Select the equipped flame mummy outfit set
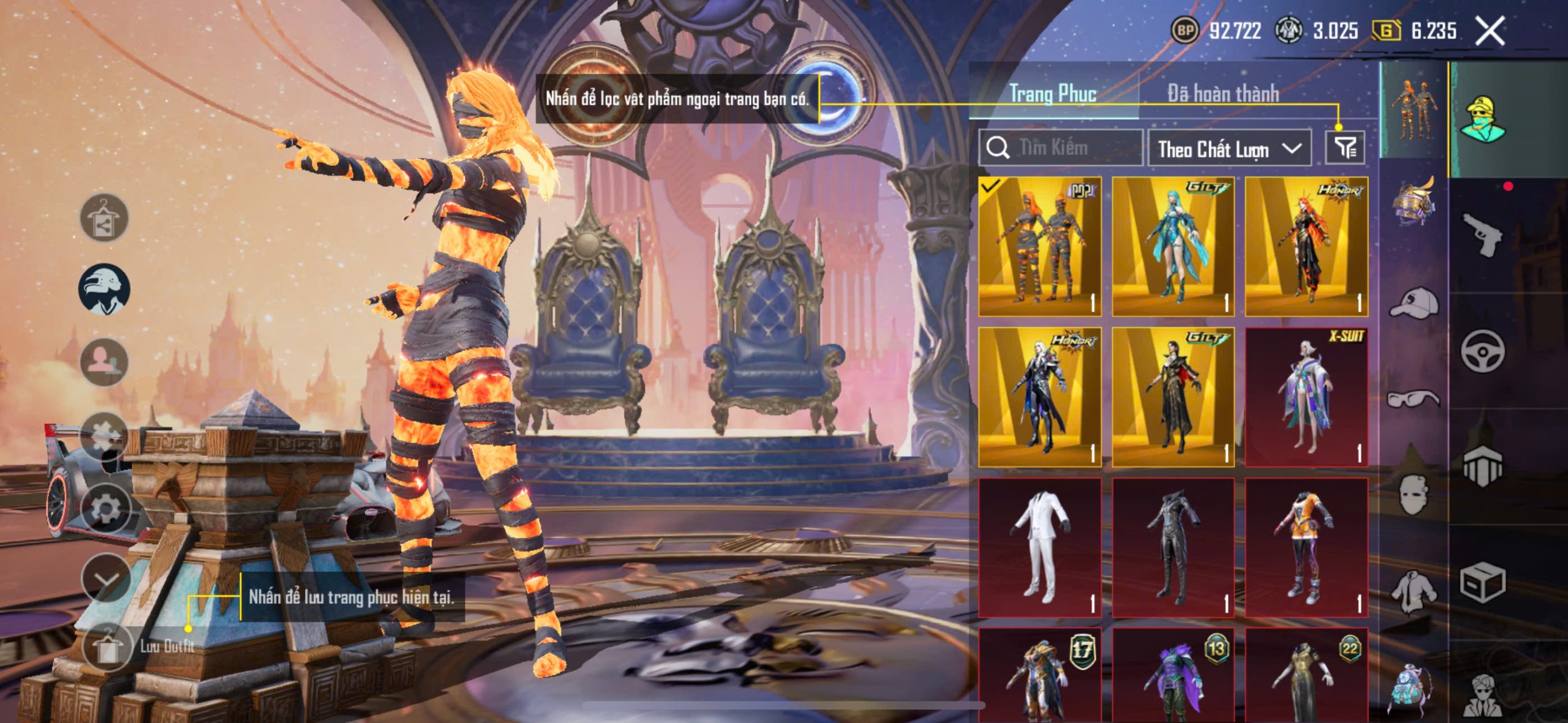 (x=1040, y=246)
